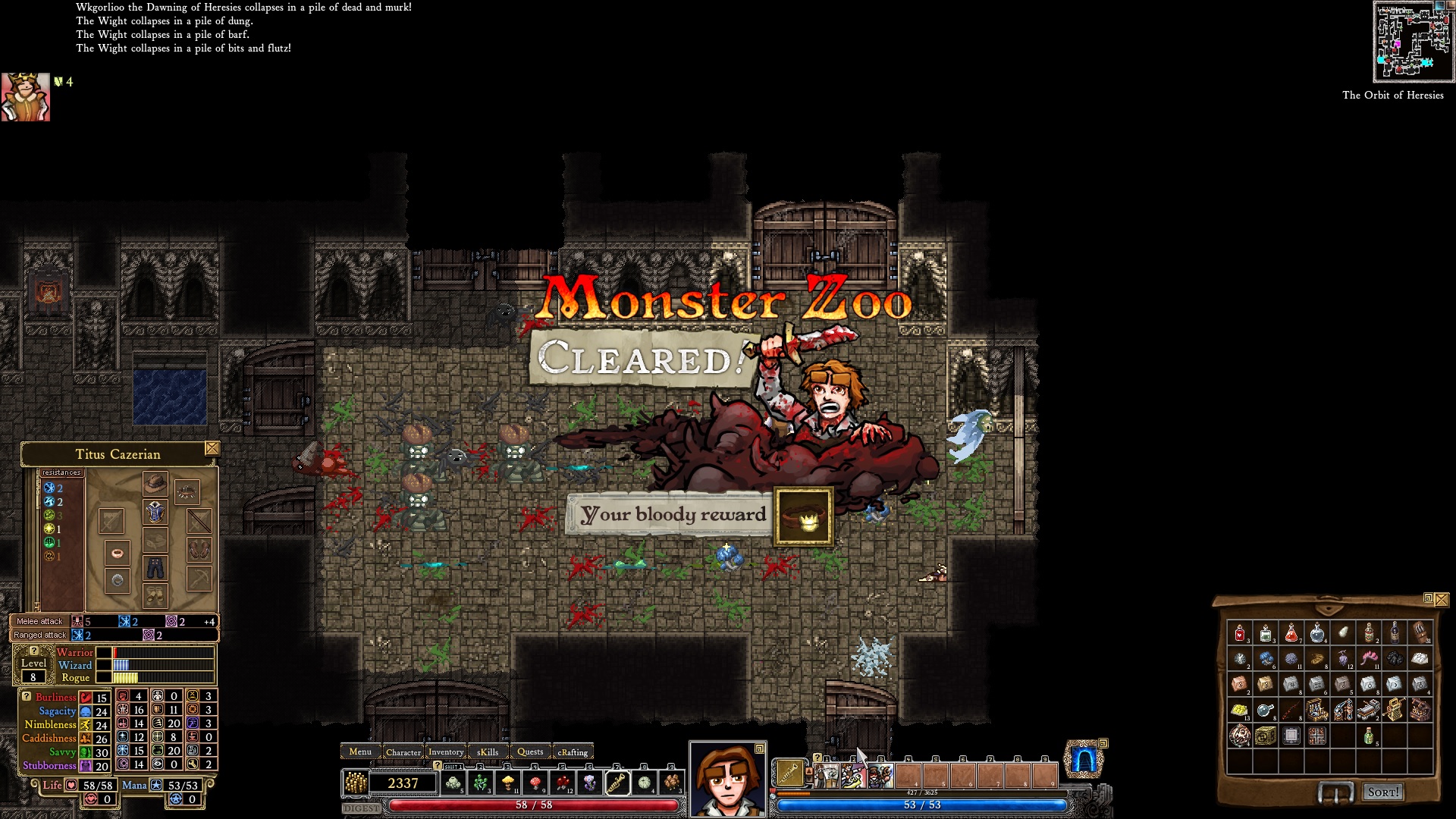This screenshot has width=1456, height=819.
Task: Open the Menu button
Action: coord(360,752)
